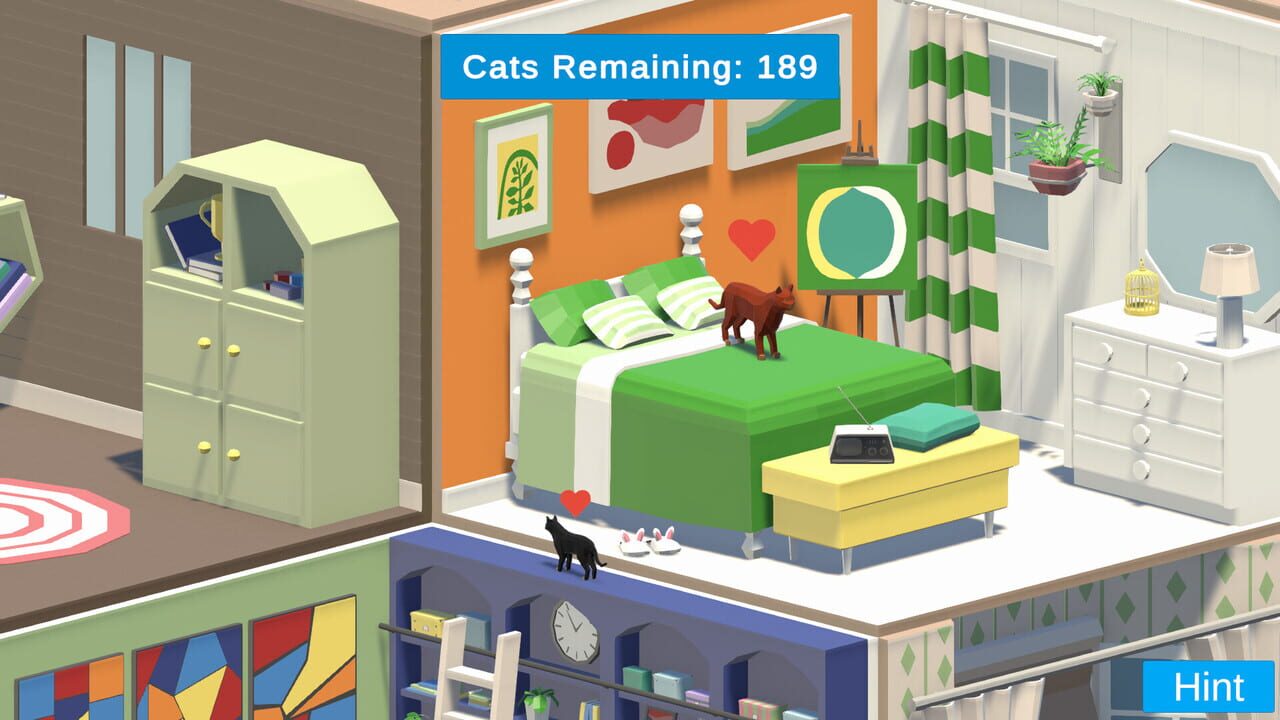Click the Cats Remaining counter banner
The image size is (1280, 720).
tap(640, 67)
